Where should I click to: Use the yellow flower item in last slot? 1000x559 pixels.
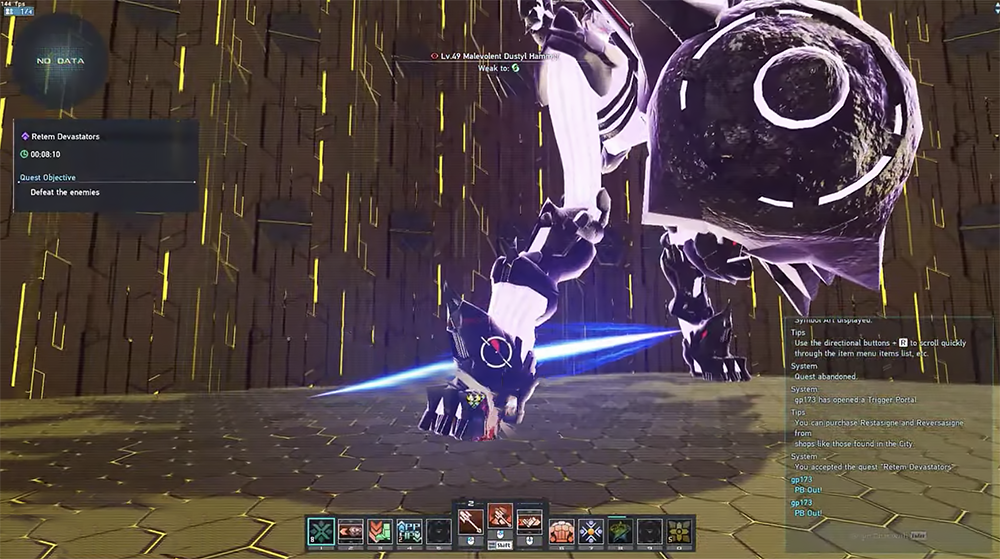click(x=679, y=531)
